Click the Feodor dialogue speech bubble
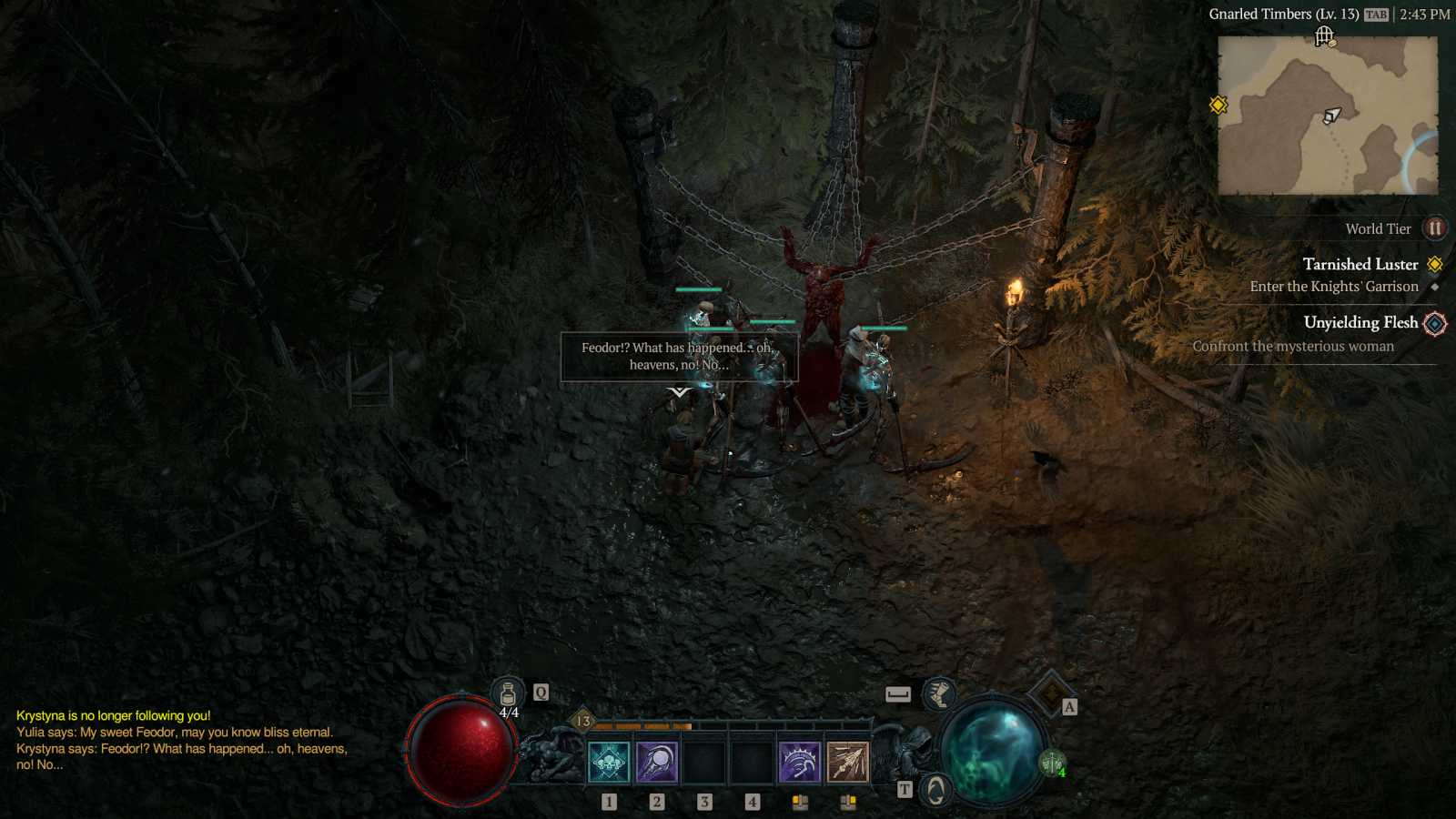This screenshot has height=819, width=1456. pos(678,358)
